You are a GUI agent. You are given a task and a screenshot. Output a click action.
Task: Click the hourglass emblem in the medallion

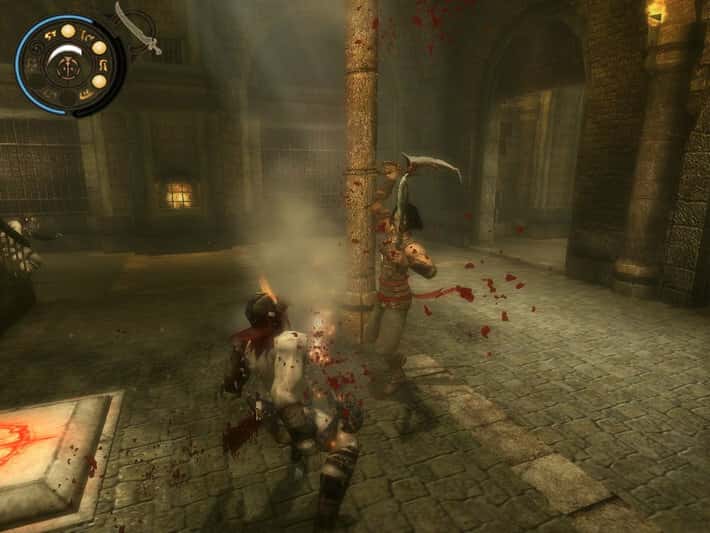tap(66, 66)
